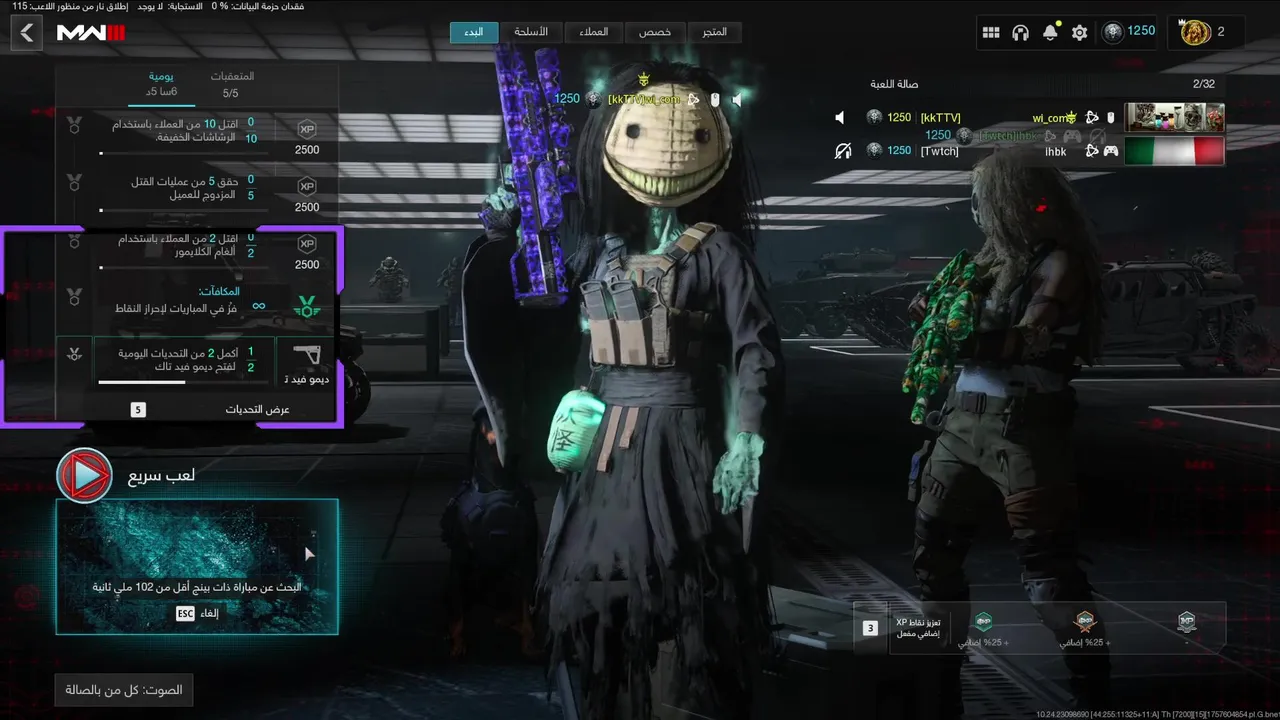Cancel matchmaking with the إلغاء button
This screenshot has width=1280, height=720.
[196, 613]
